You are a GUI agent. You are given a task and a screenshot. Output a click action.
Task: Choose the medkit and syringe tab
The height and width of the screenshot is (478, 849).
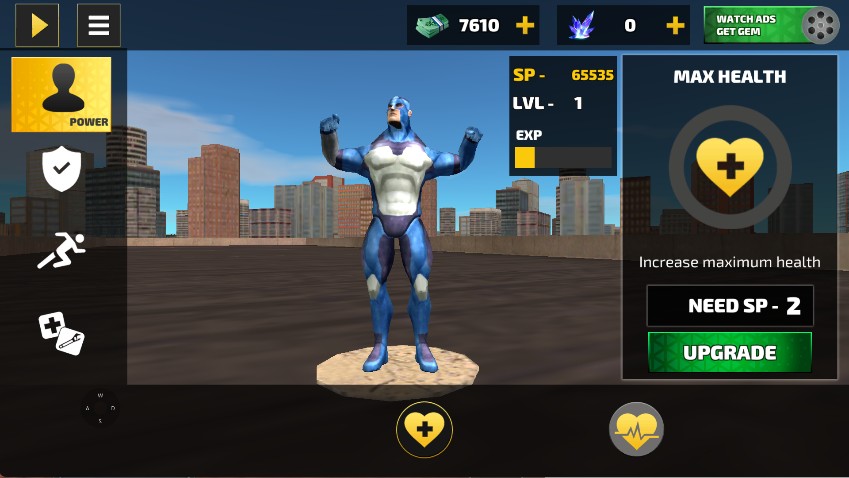click(61, 331)
